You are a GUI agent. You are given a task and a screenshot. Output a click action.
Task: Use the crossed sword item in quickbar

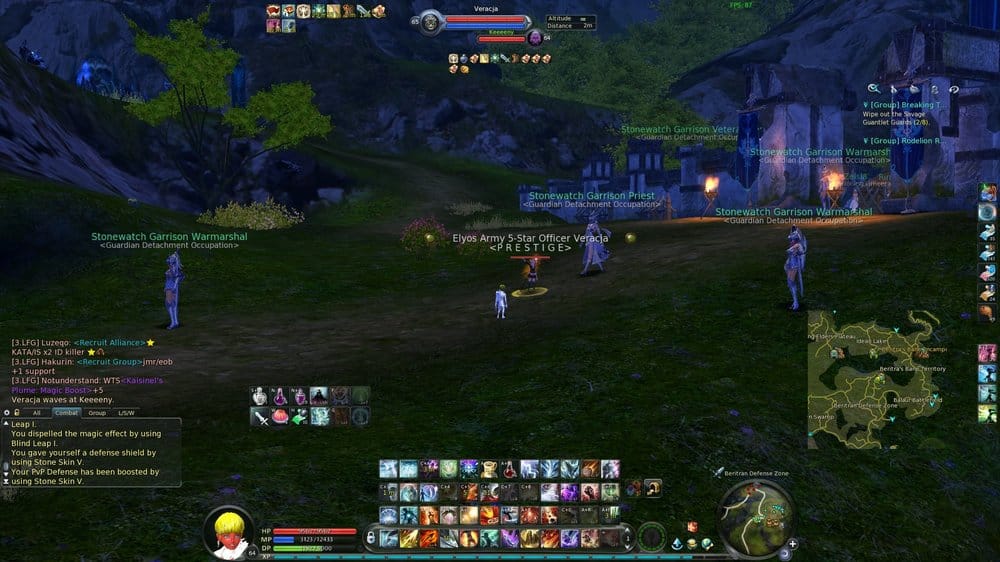click(261, 416)
